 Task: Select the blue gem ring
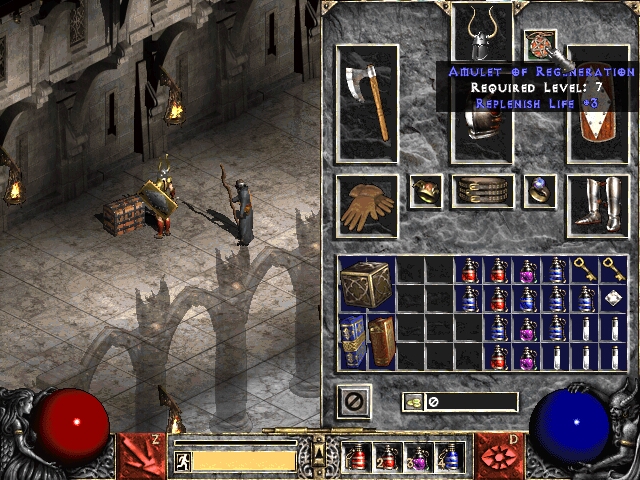[541, 191]
